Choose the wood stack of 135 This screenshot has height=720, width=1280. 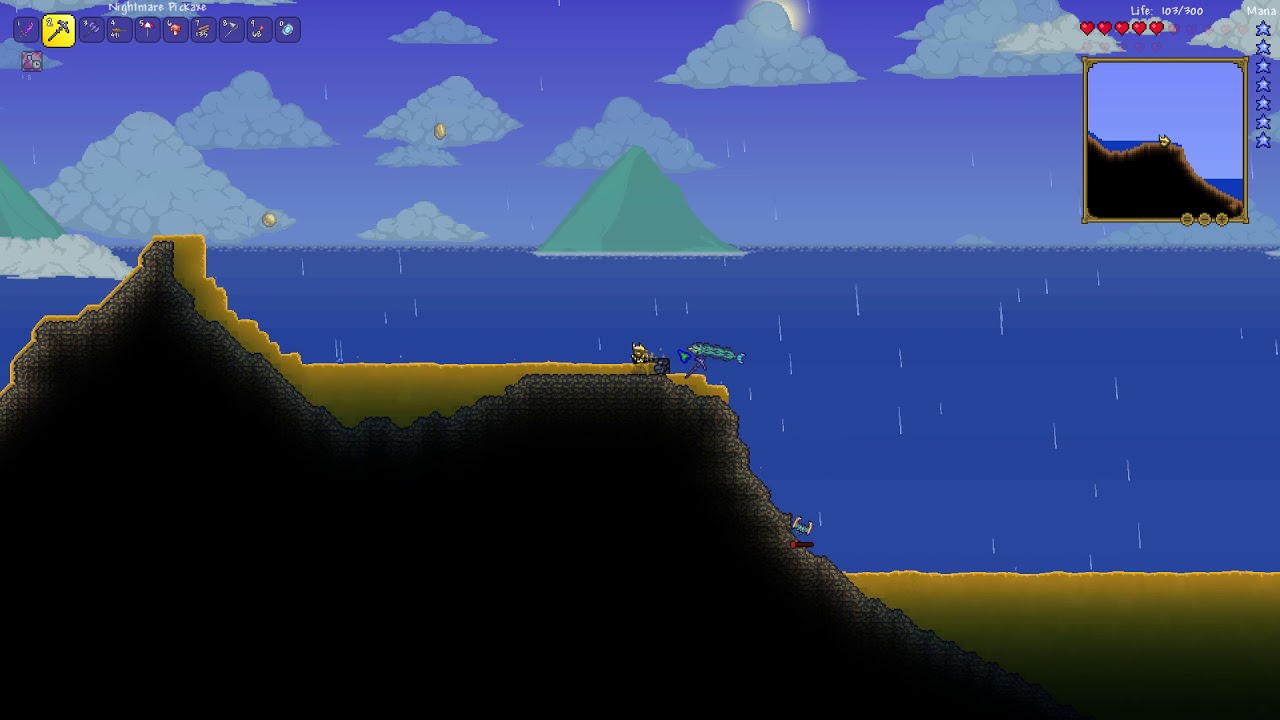[x=203, y=30]
